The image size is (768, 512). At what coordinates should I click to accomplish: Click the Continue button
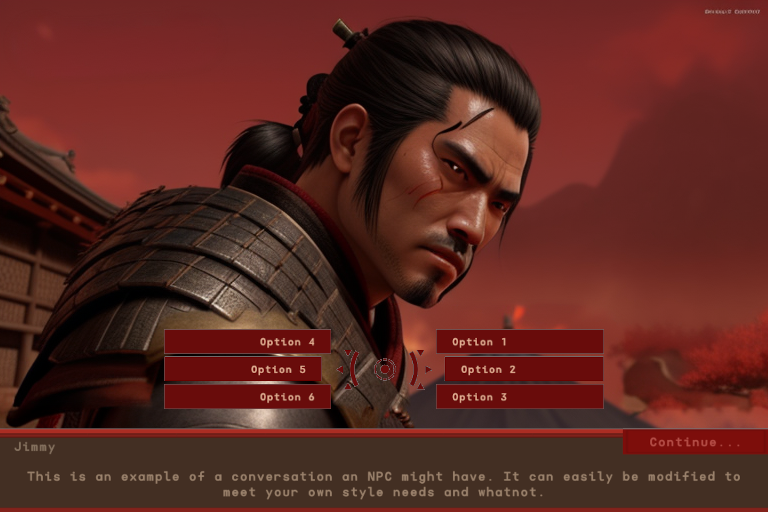click(695, 442)
